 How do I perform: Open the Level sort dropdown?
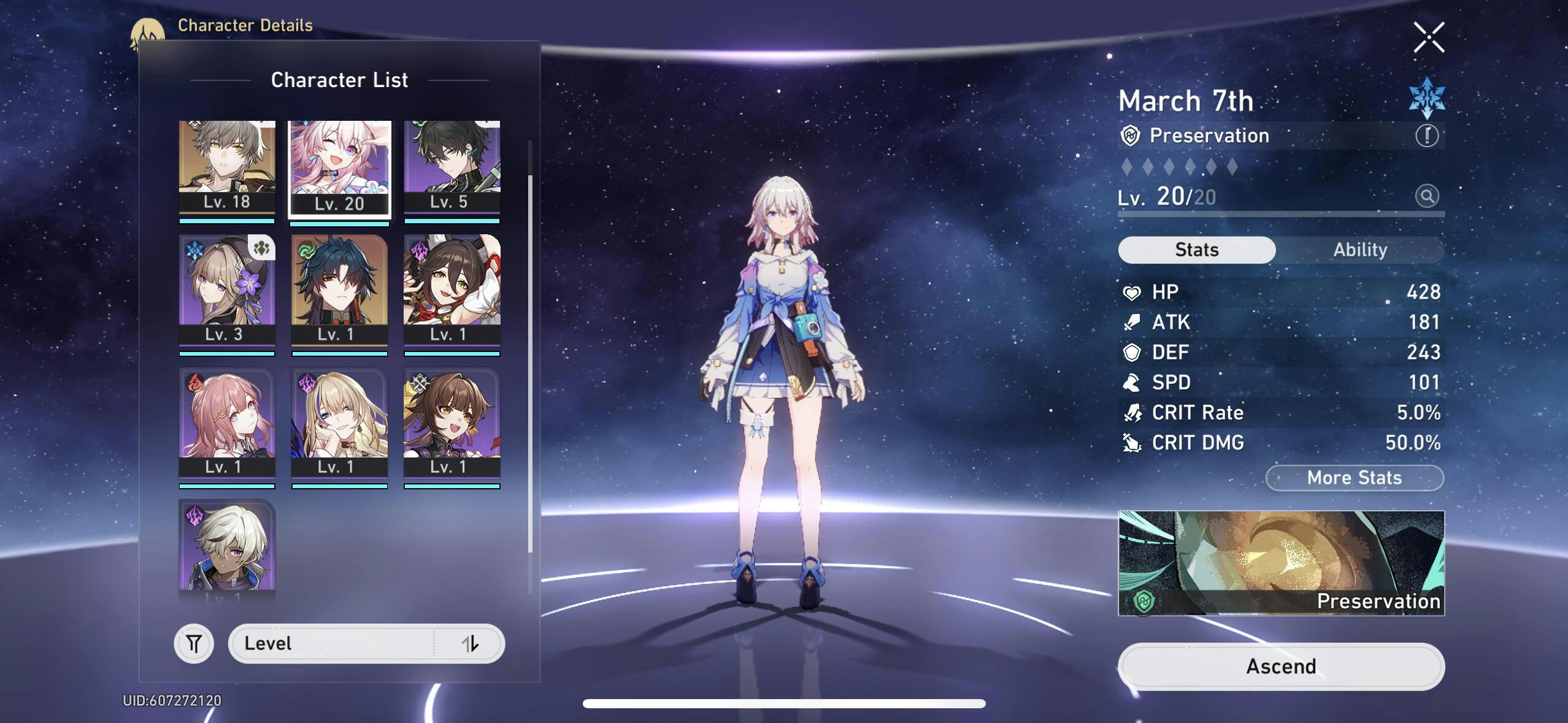click(x=331, y=644)
